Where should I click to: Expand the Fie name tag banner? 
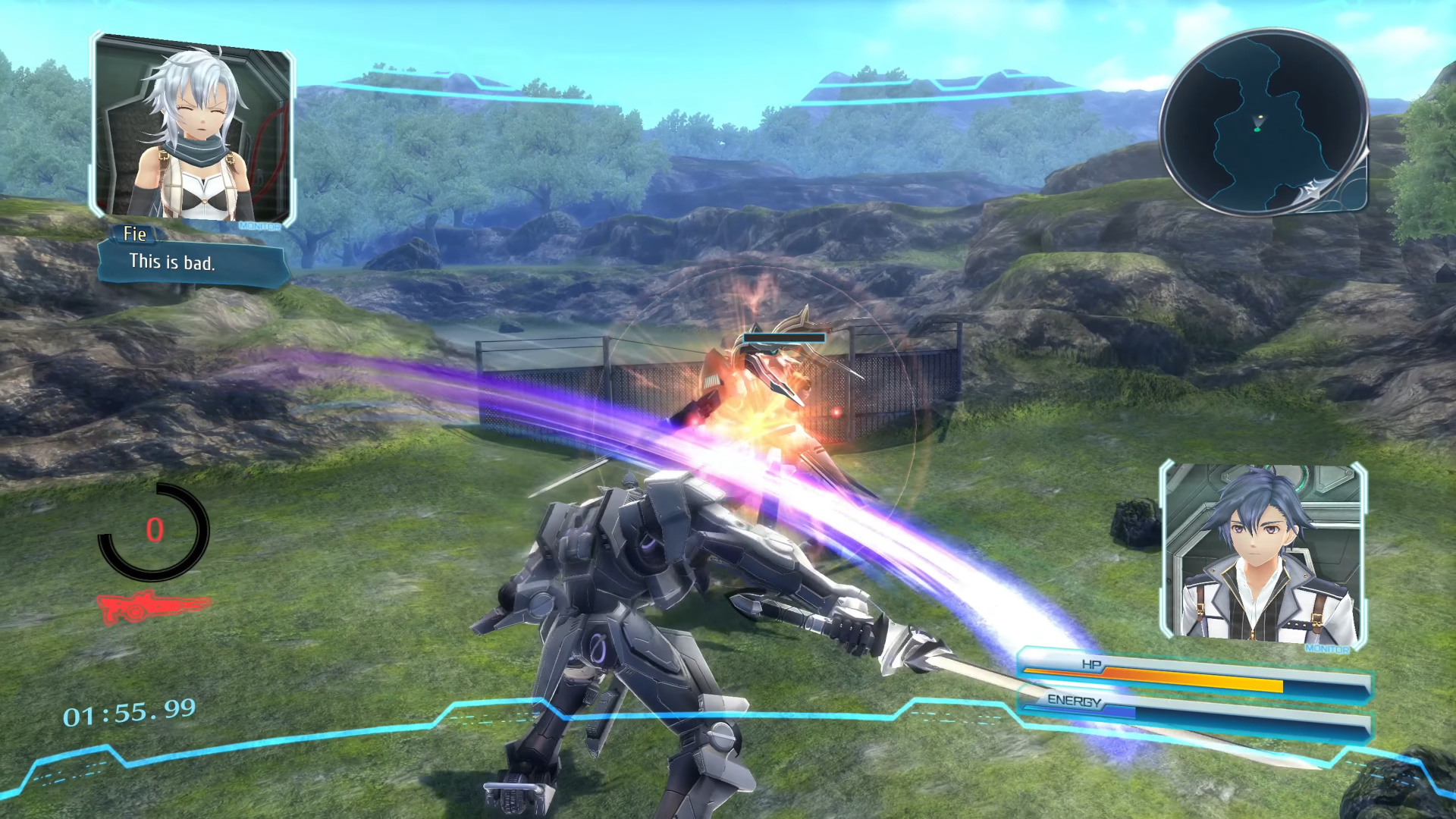coord(135,234)
